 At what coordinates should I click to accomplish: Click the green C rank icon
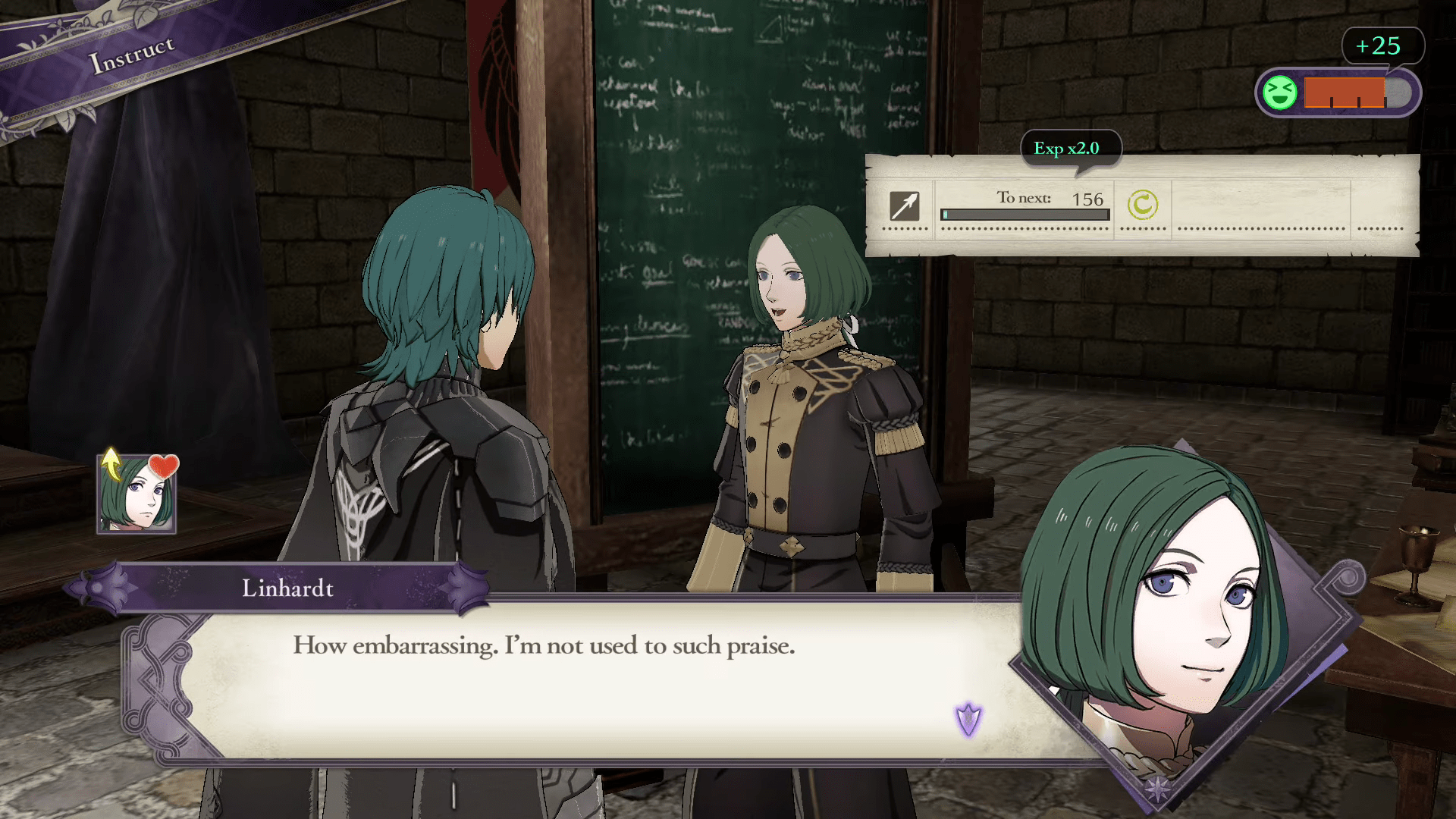(x=1142, y=206)
